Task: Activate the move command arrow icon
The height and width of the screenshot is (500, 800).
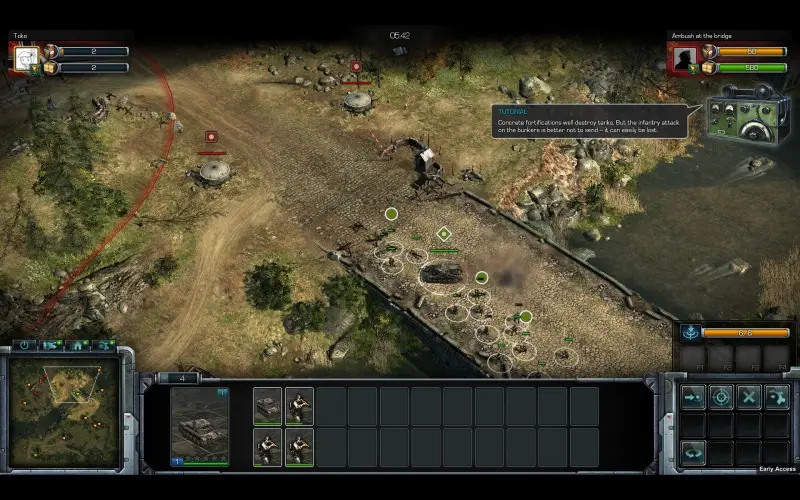Action: (x=693, y=397)
